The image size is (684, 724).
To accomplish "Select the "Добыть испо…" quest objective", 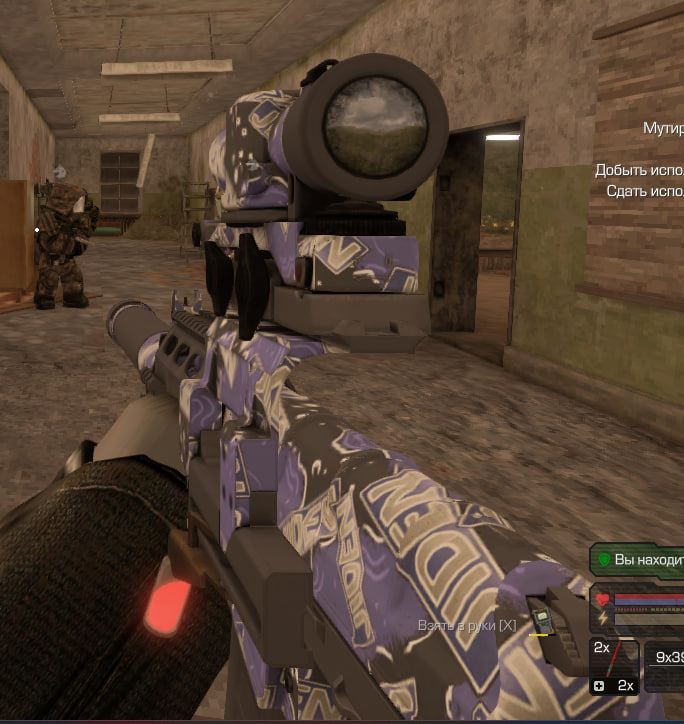I will pos(639,170).
